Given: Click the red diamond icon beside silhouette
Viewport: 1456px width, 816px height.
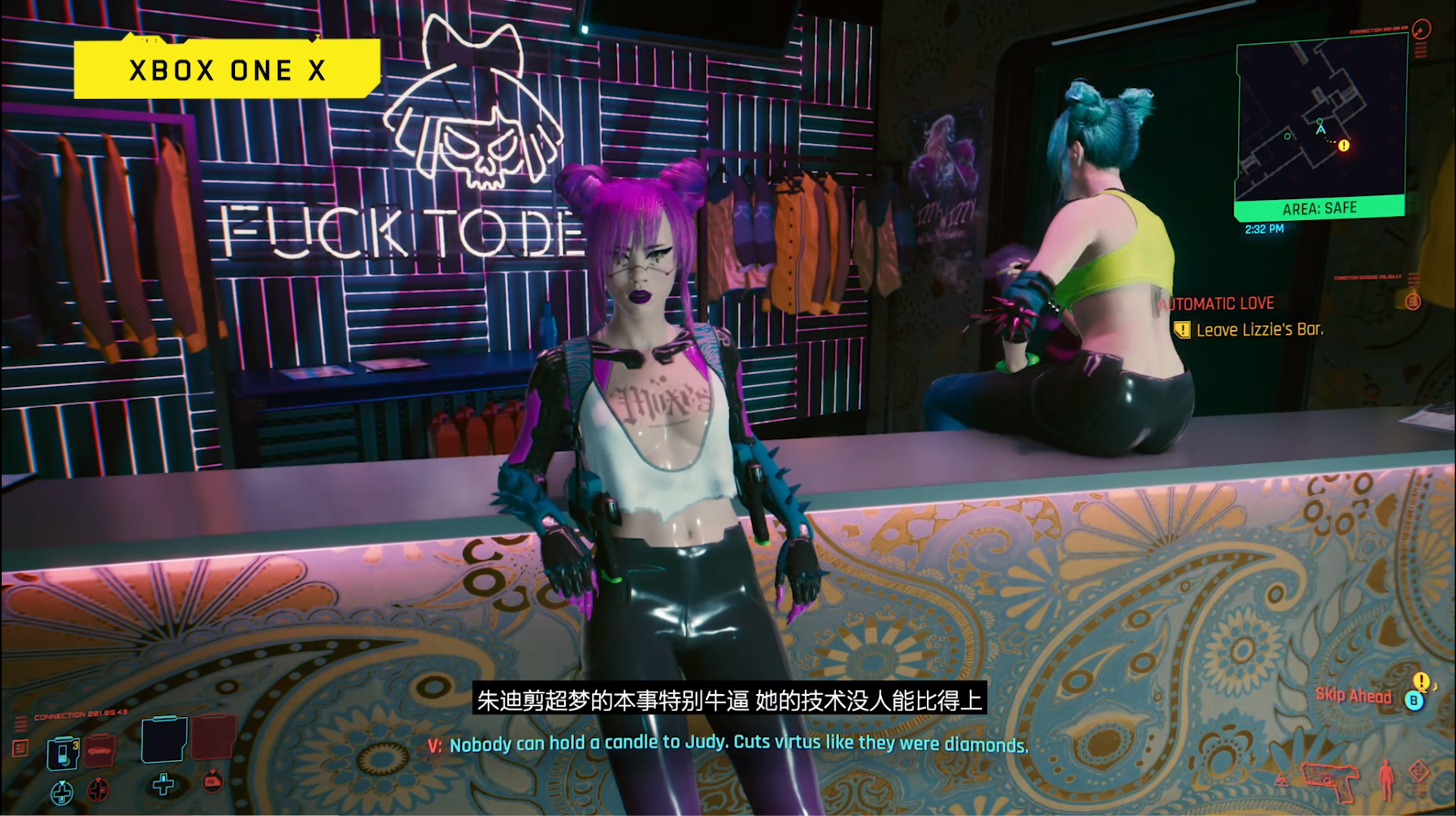Looking at the screenshot, I should 1419,770.
